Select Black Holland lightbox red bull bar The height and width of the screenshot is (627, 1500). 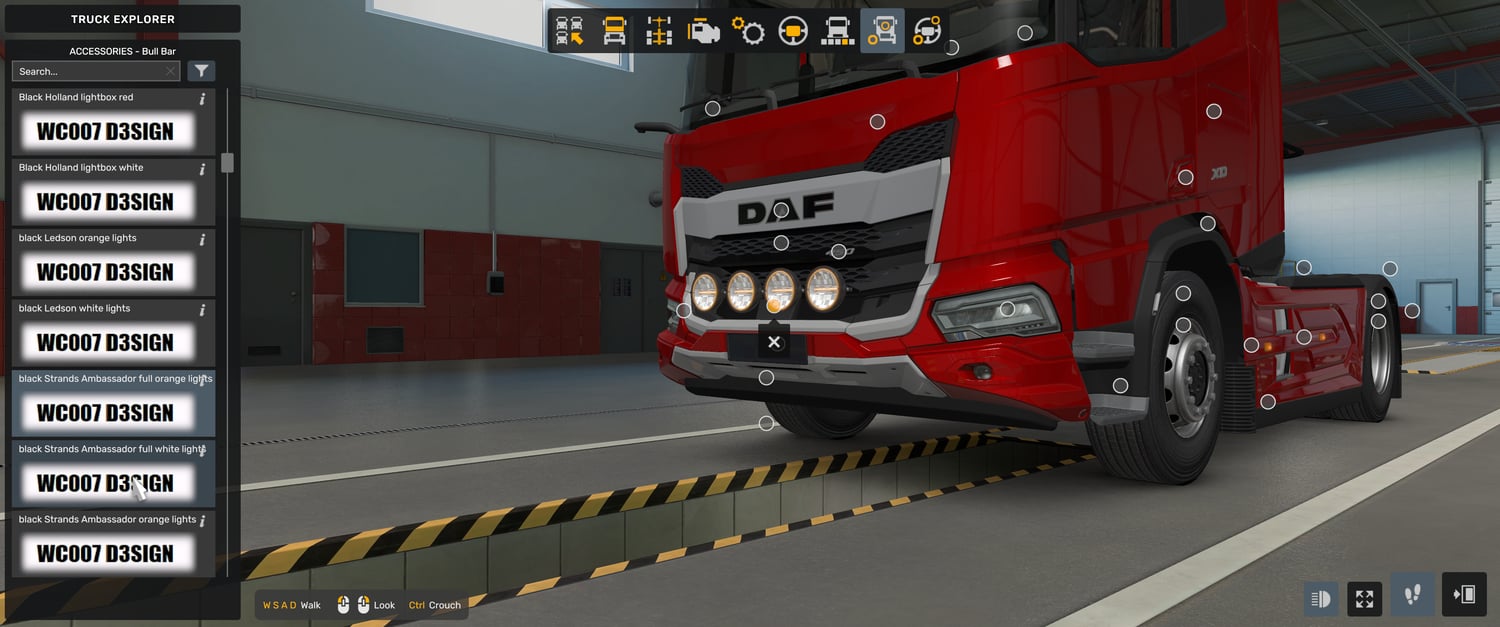click(105, 131)
